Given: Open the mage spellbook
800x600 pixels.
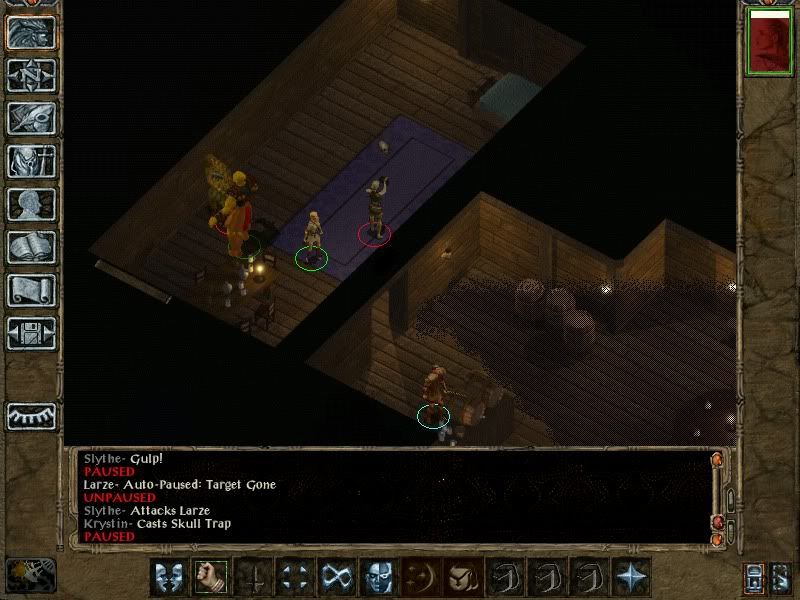Looking at the screenshot, I should point(31,248).
